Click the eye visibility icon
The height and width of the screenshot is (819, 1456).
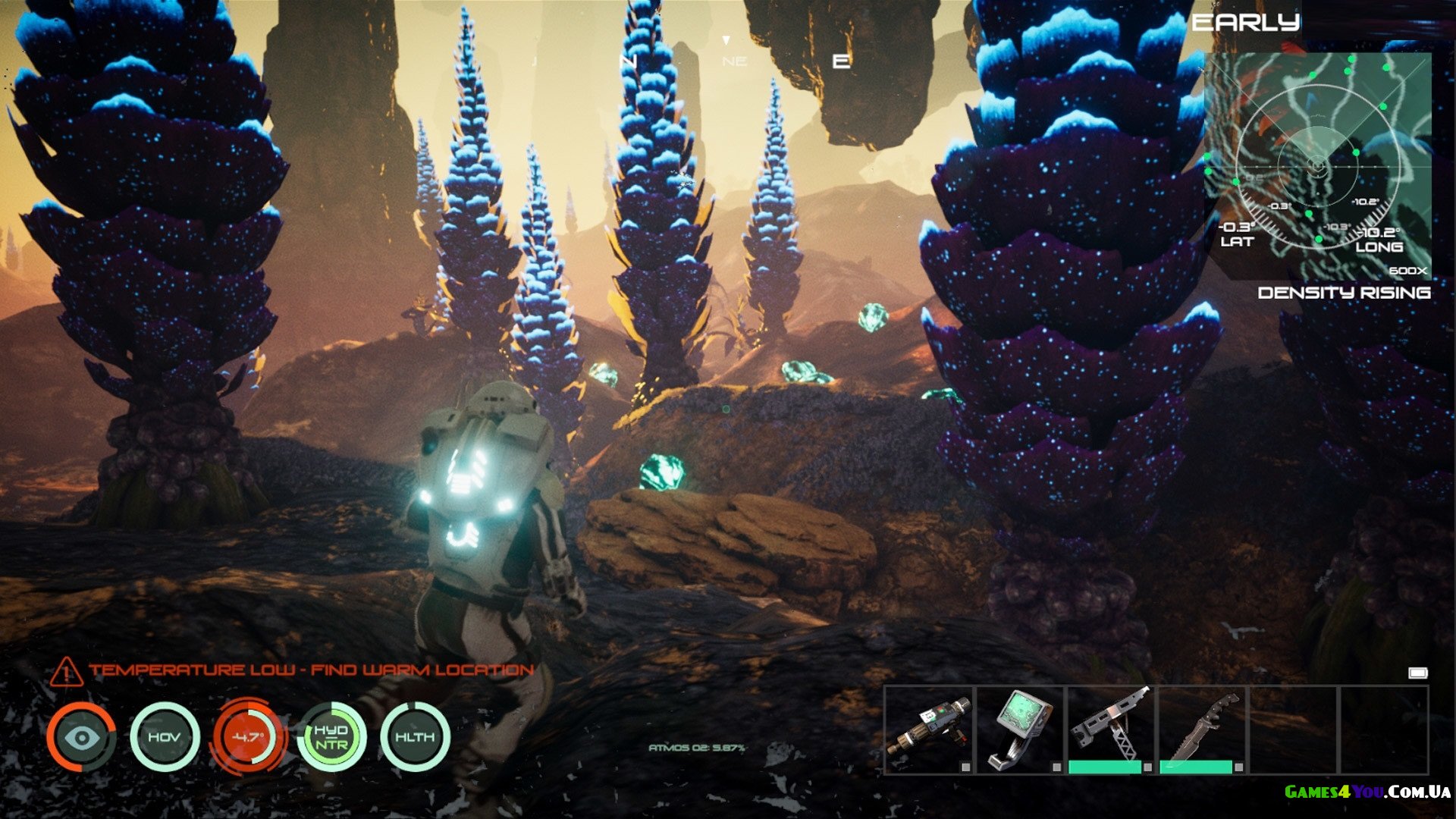pyautogui.click(x=81, y=737)
